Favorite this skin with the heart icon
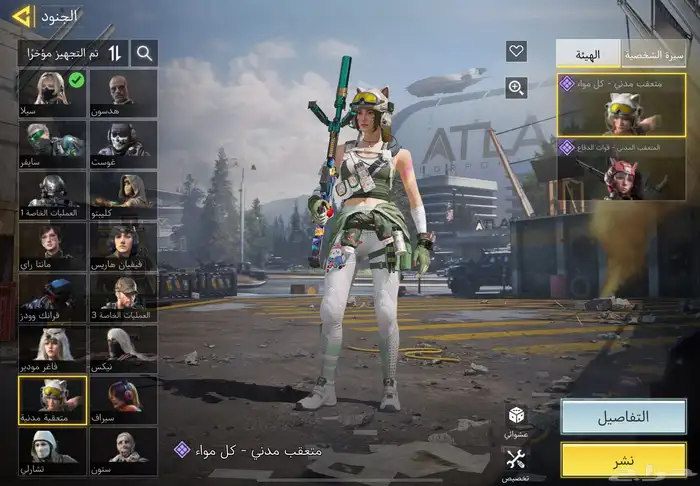This screenshot has width=700, height=486. click(516, 52)
